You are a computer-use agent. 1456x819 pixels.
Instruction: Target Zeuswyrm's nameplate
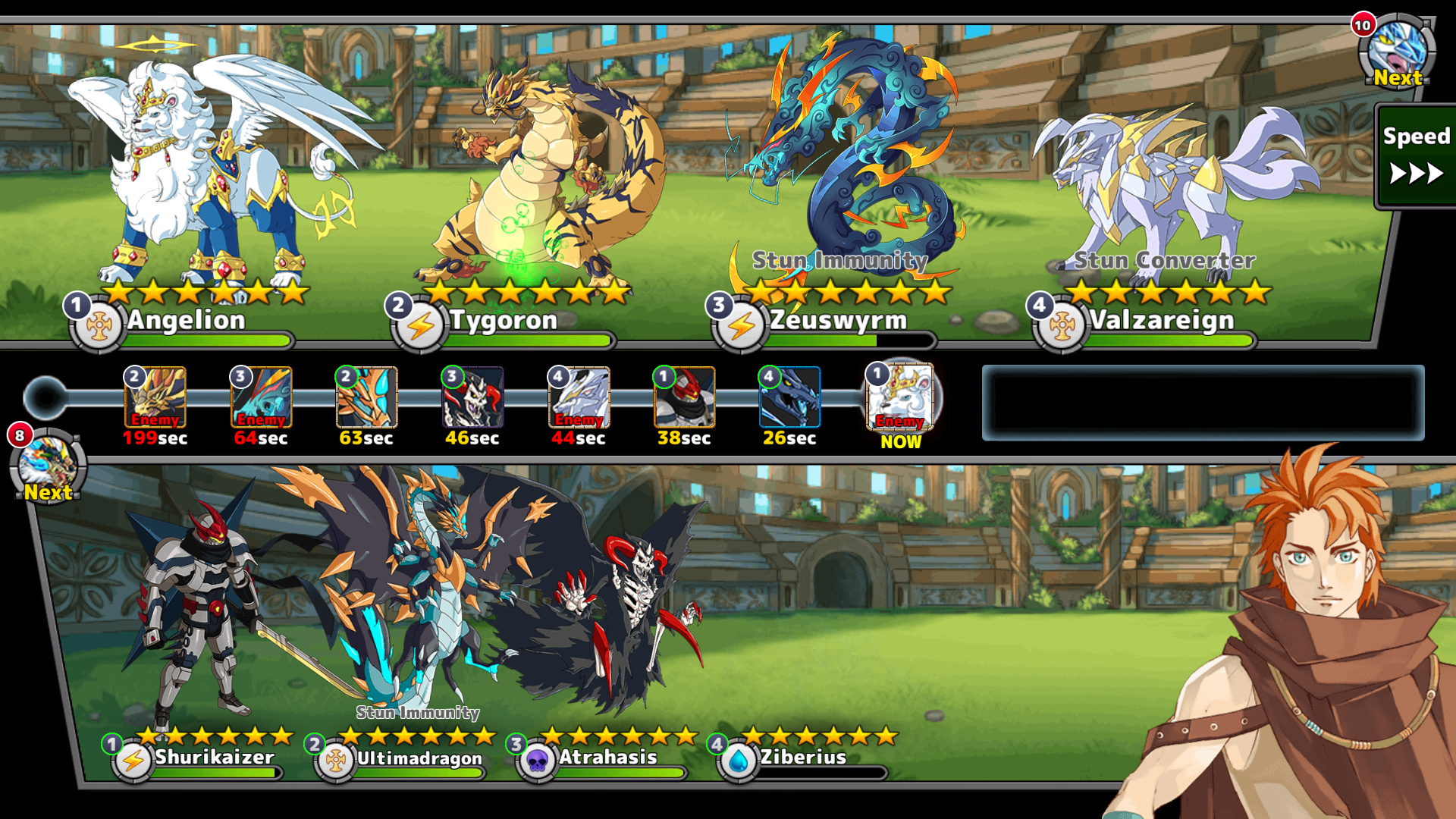[x=838, y=321]
